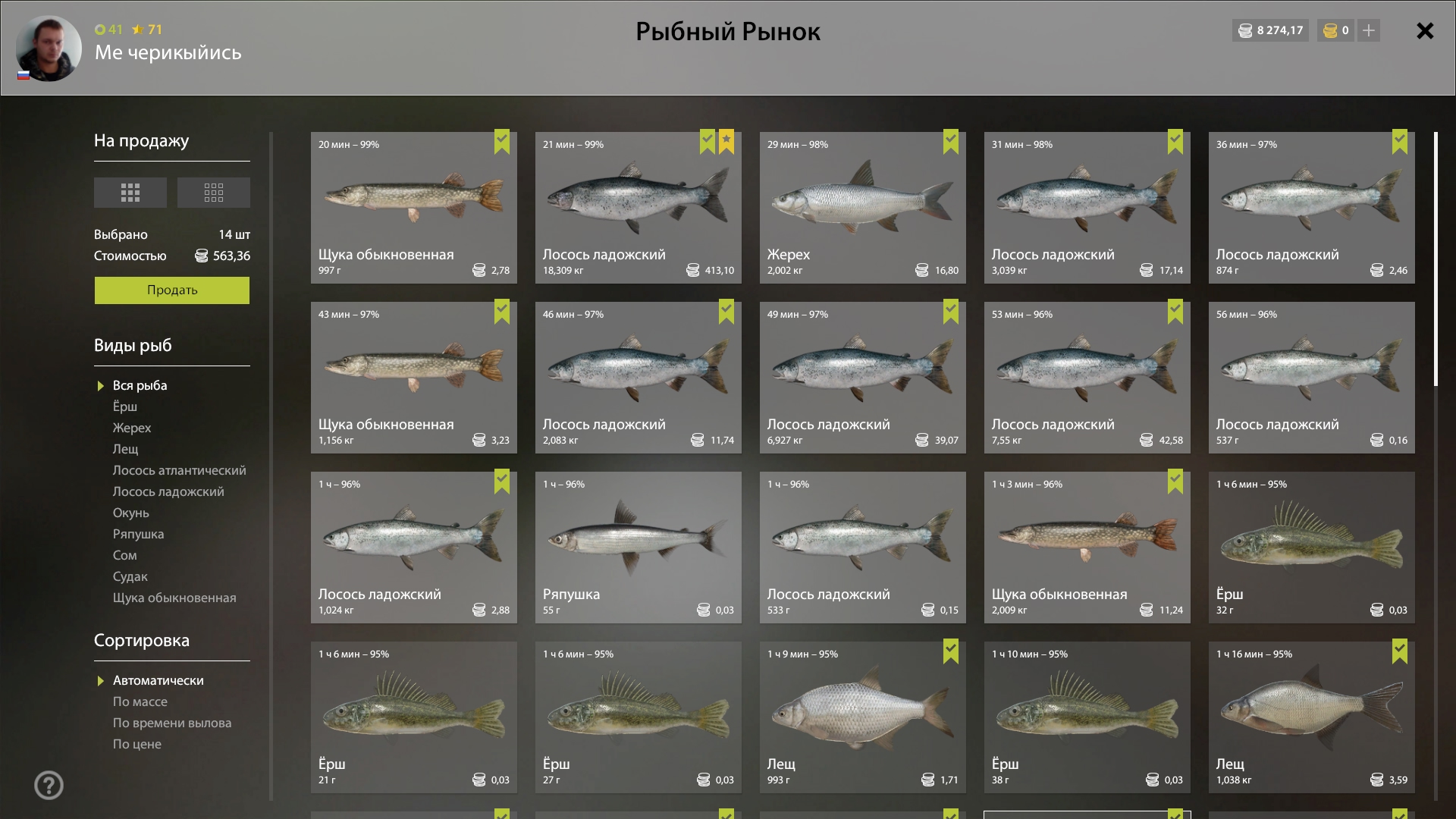
Task: Filter by Ёрш fish type
Action: click(125, 407)
